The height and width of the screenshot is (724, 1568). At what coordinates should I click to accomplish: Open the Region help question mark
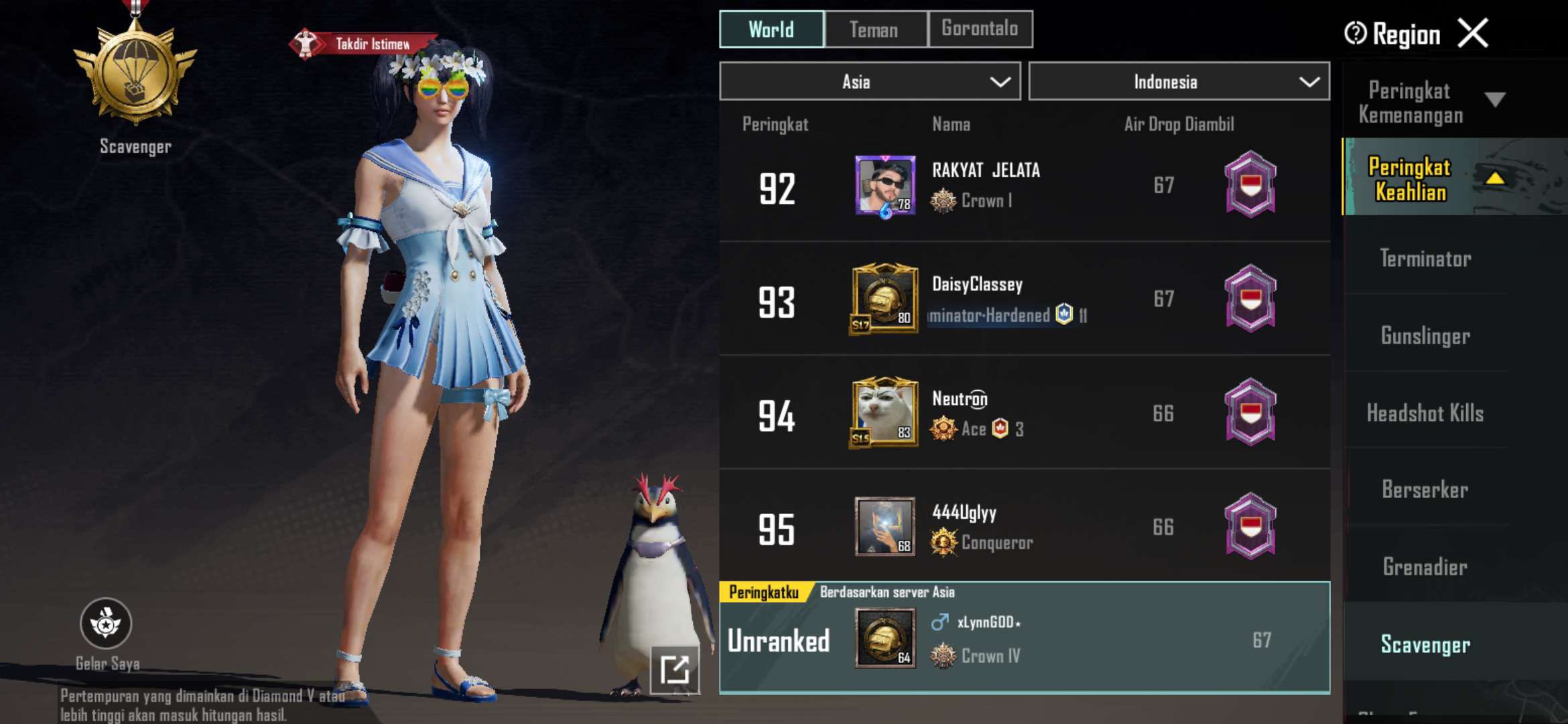[1354, 32]
